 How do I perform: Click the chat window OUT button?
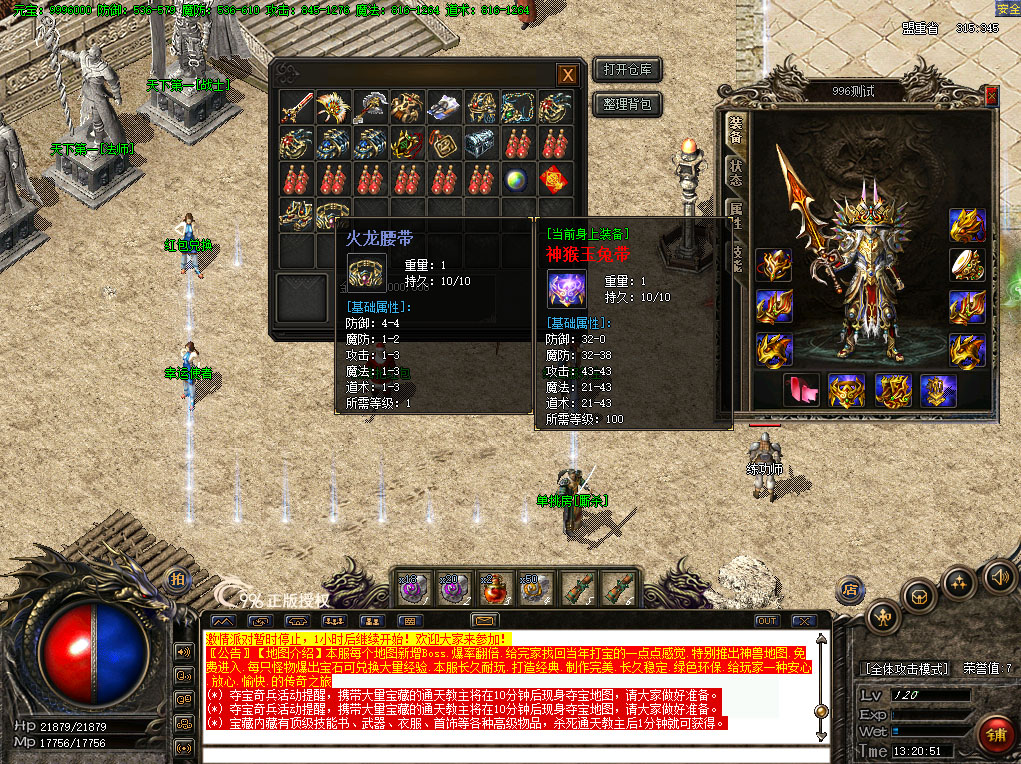click(766, 621)
